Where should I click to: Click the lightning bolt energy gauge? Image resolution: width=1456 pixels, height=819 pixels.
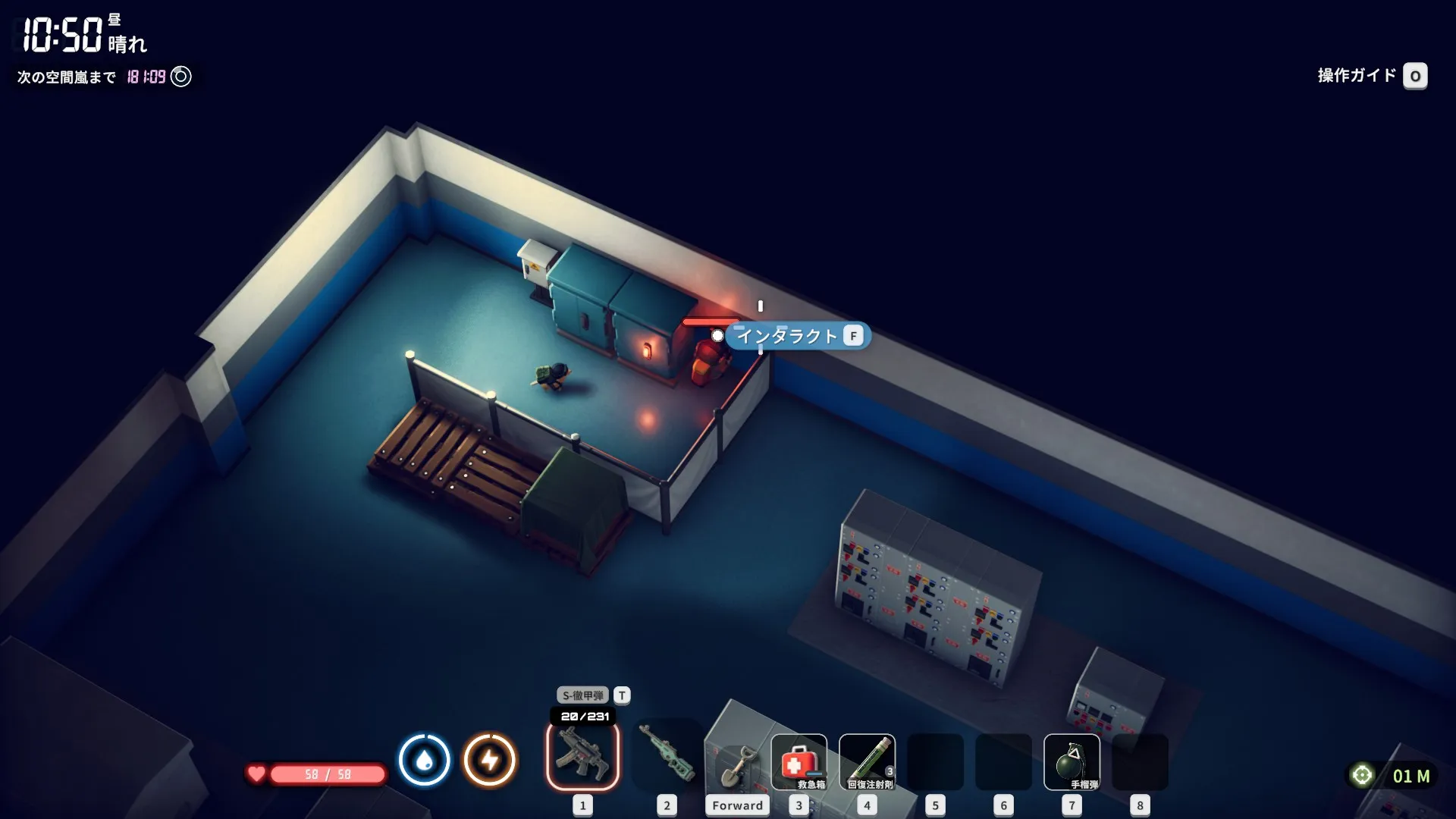490,759
